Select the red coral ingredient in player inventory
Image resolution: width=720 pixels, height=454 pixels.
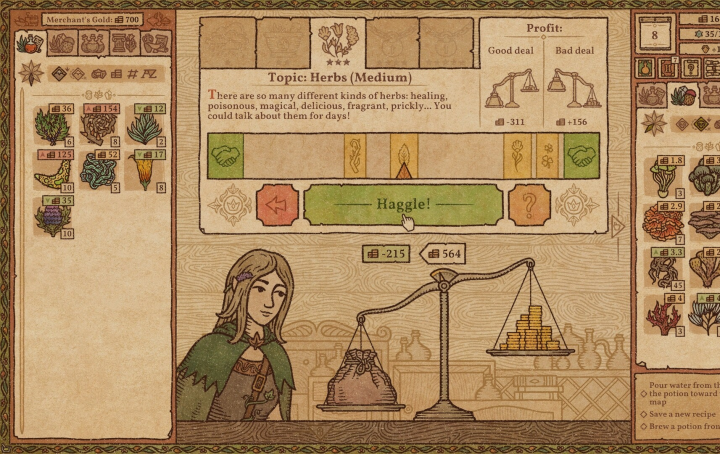click(x=661, y=317)
